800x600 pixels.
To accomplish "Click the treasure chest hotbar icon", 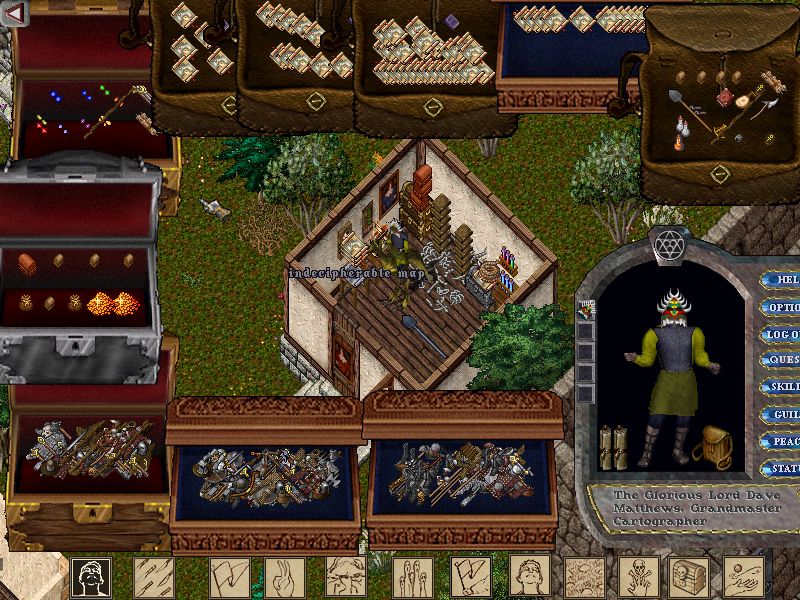I will 689,577.
